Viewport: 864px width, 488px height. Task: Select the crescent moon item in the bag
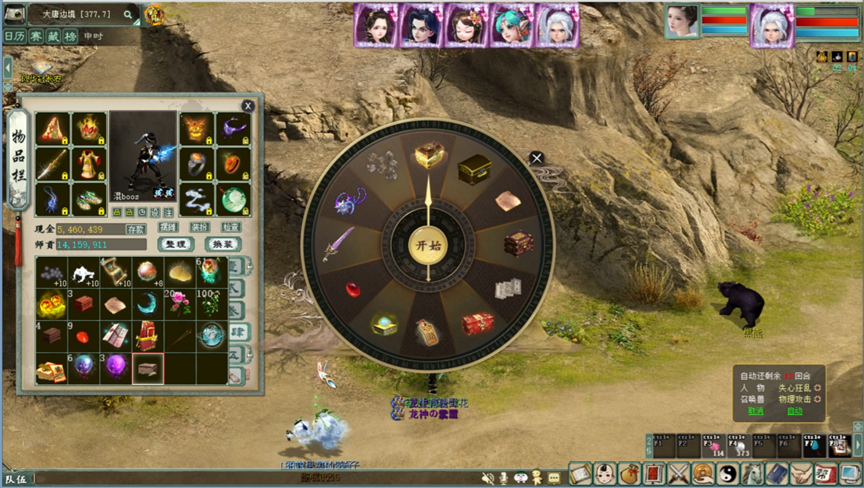(x=148, y=302)
